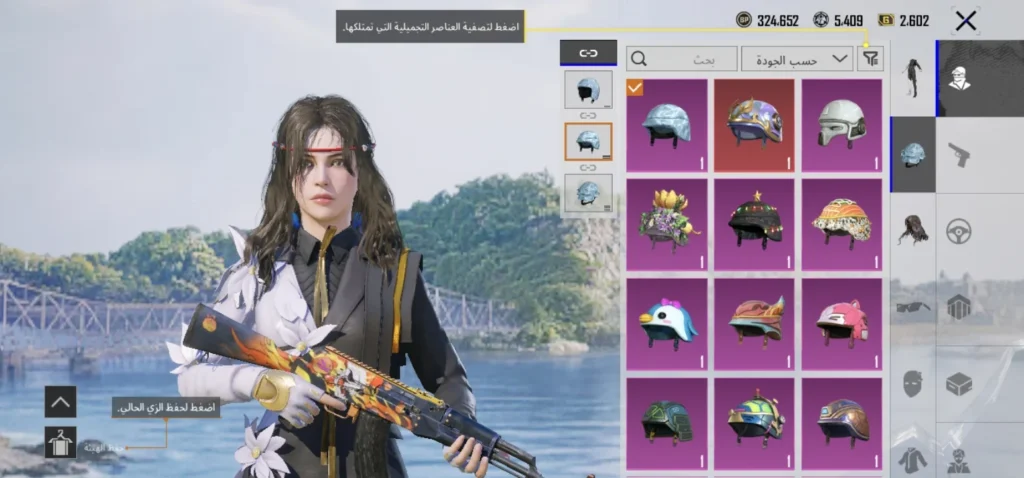
Task: Select the face mask category tab
Action: pyautogui.click(x=913, y=383)
